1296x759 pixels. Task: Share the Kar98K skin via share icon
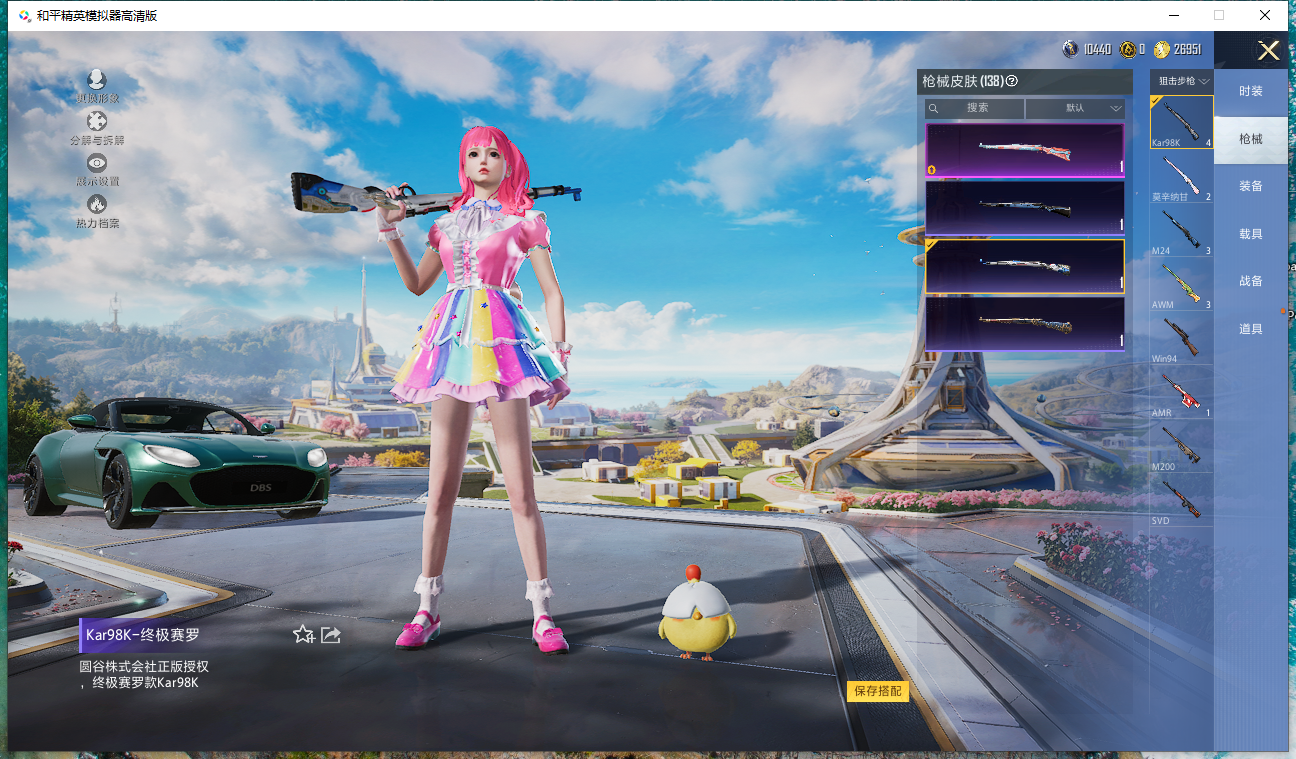[x=331, y=634]
